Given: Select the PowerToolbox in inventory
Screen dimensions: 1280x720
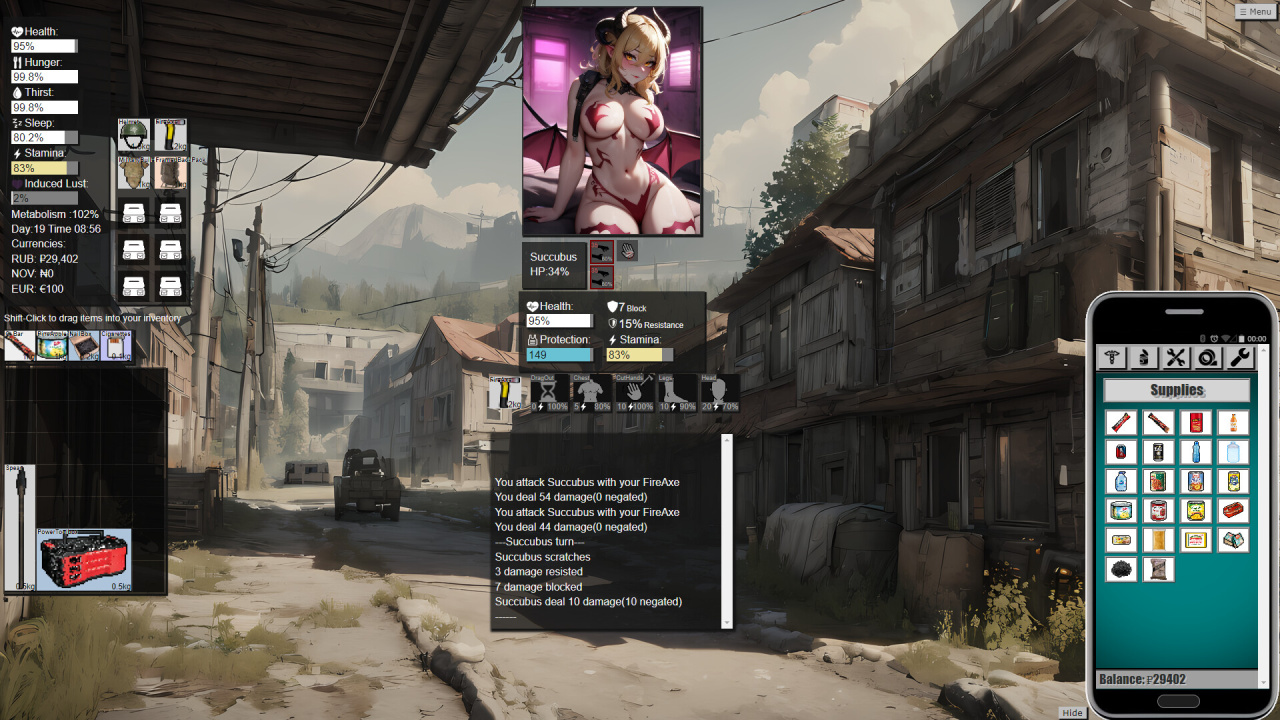Looking at the screenshot, I should tap(84, 559).
